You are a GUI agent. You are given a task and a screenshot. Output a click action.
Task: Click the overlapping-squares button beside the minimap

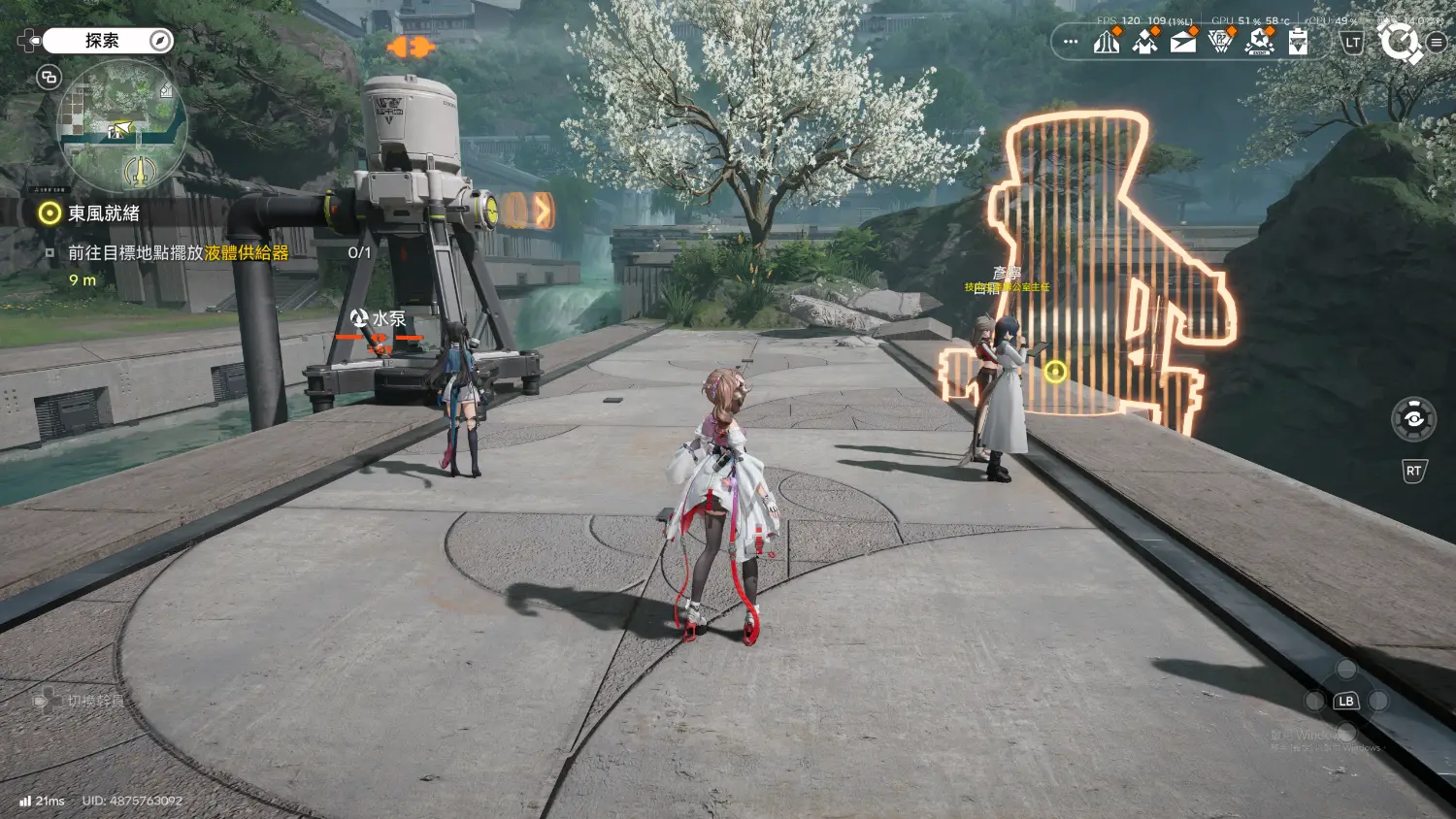click(49, 77)
